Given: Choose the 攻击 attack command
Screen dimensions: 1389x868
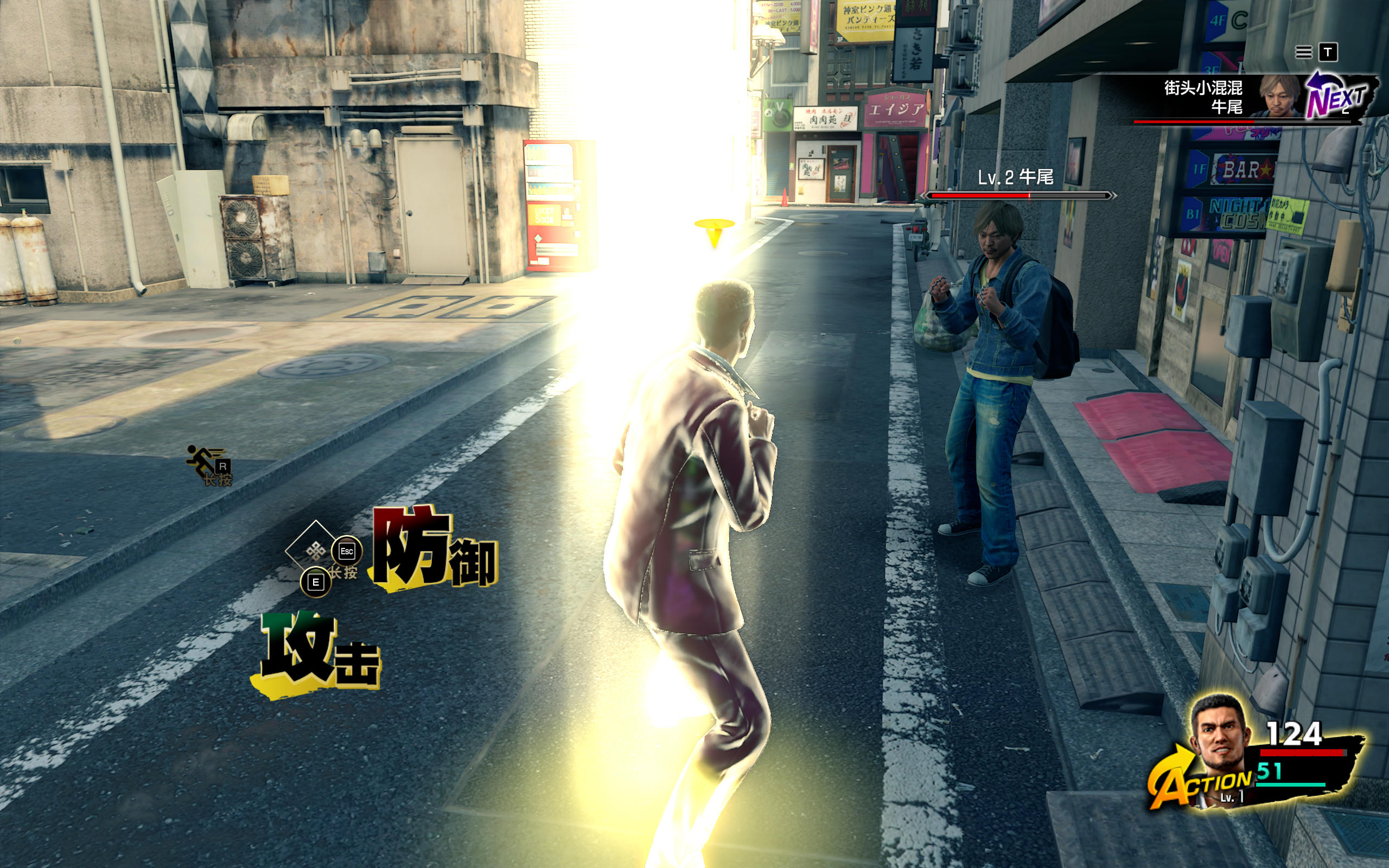Looking at the screenshot, I should tap(317, 654).
